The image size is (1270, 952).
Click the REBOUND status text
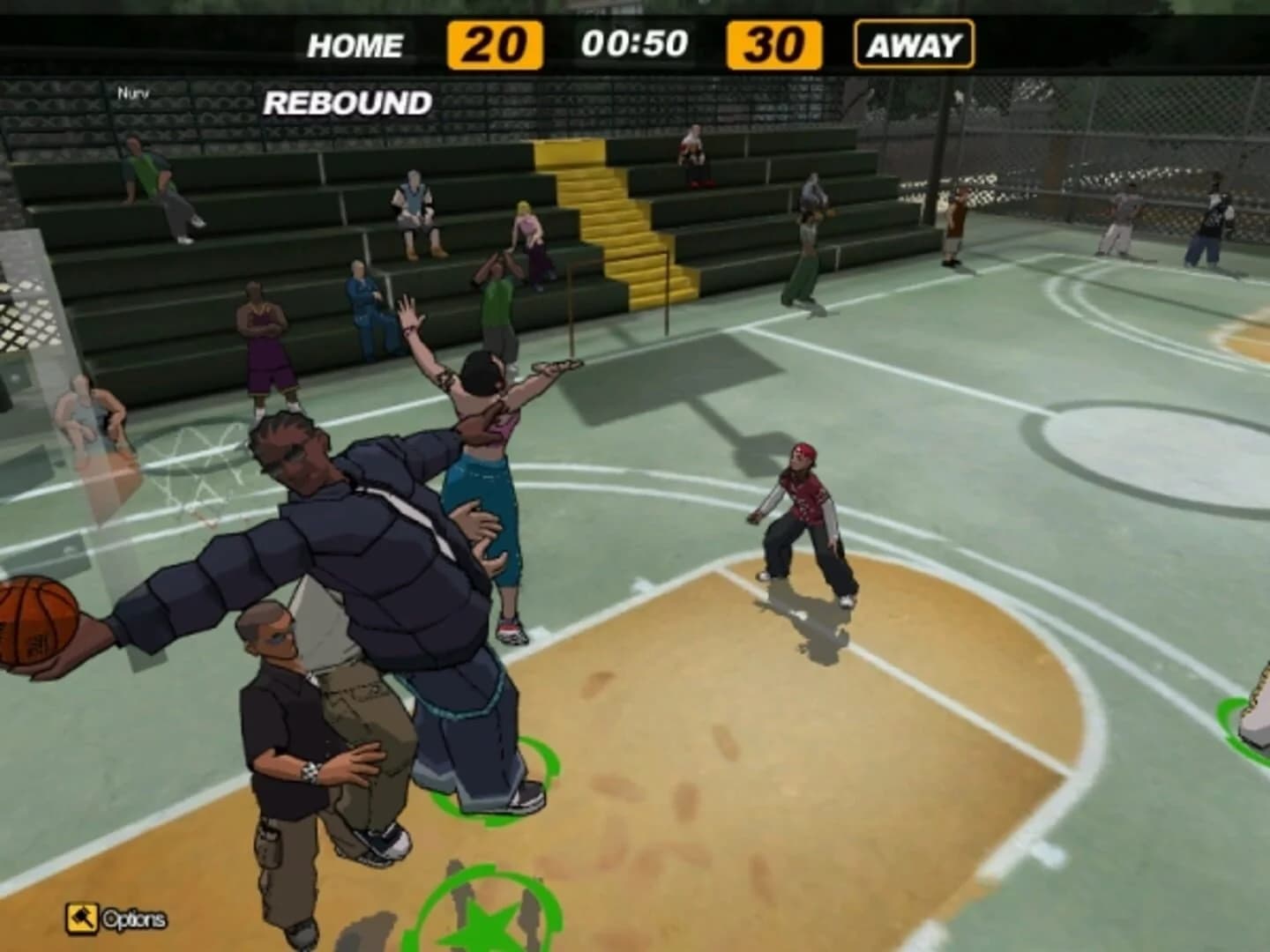pyautogui.click(x=347, y=103)
